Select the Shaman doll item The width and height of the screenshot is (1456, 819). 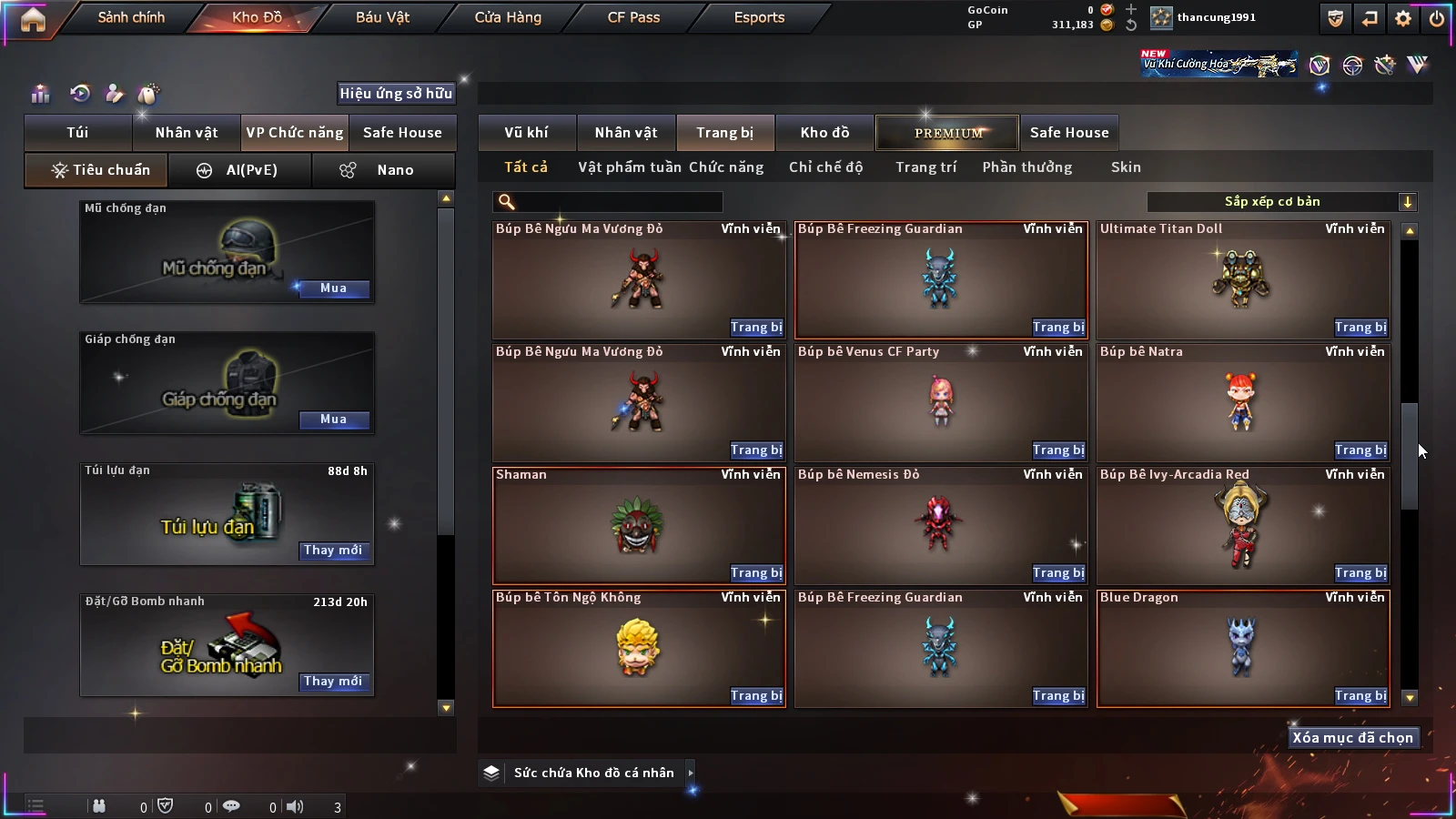tap(637, 525)
